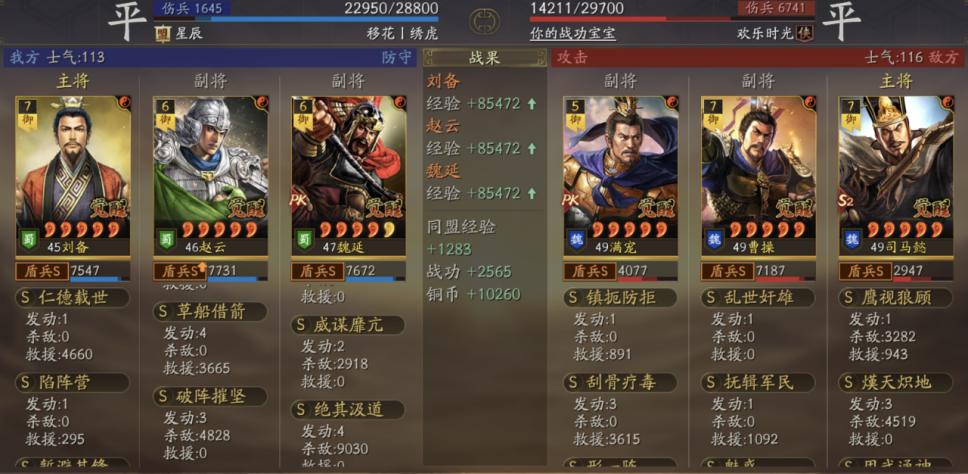The width and height of the screenshot is (968, 474).
Task: Click the round emblem icon at top center
Action: click(484, 20)
